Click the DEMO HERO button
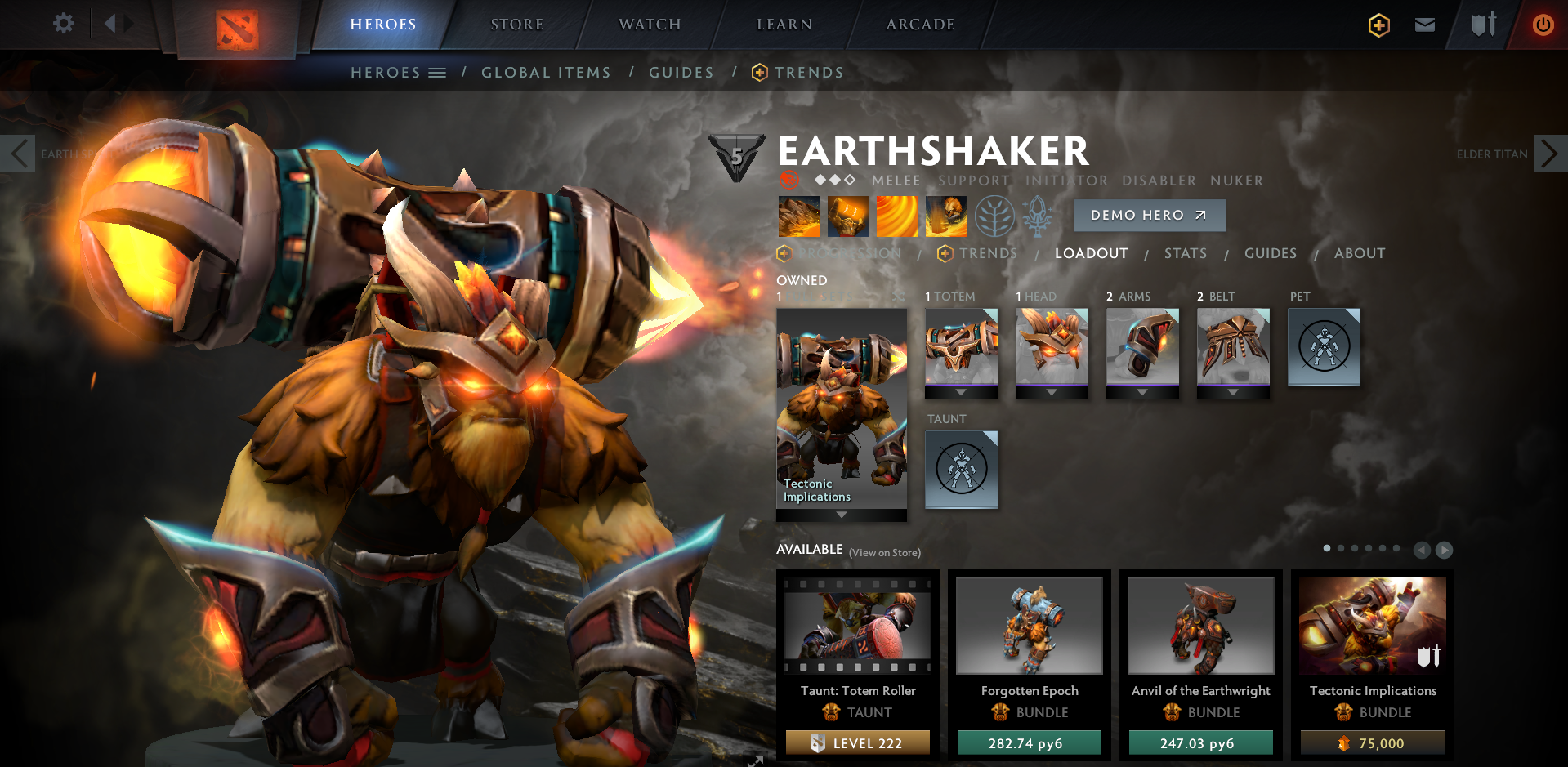Viewport: 1568px width, 767px height. click(x=1149, y=215)
